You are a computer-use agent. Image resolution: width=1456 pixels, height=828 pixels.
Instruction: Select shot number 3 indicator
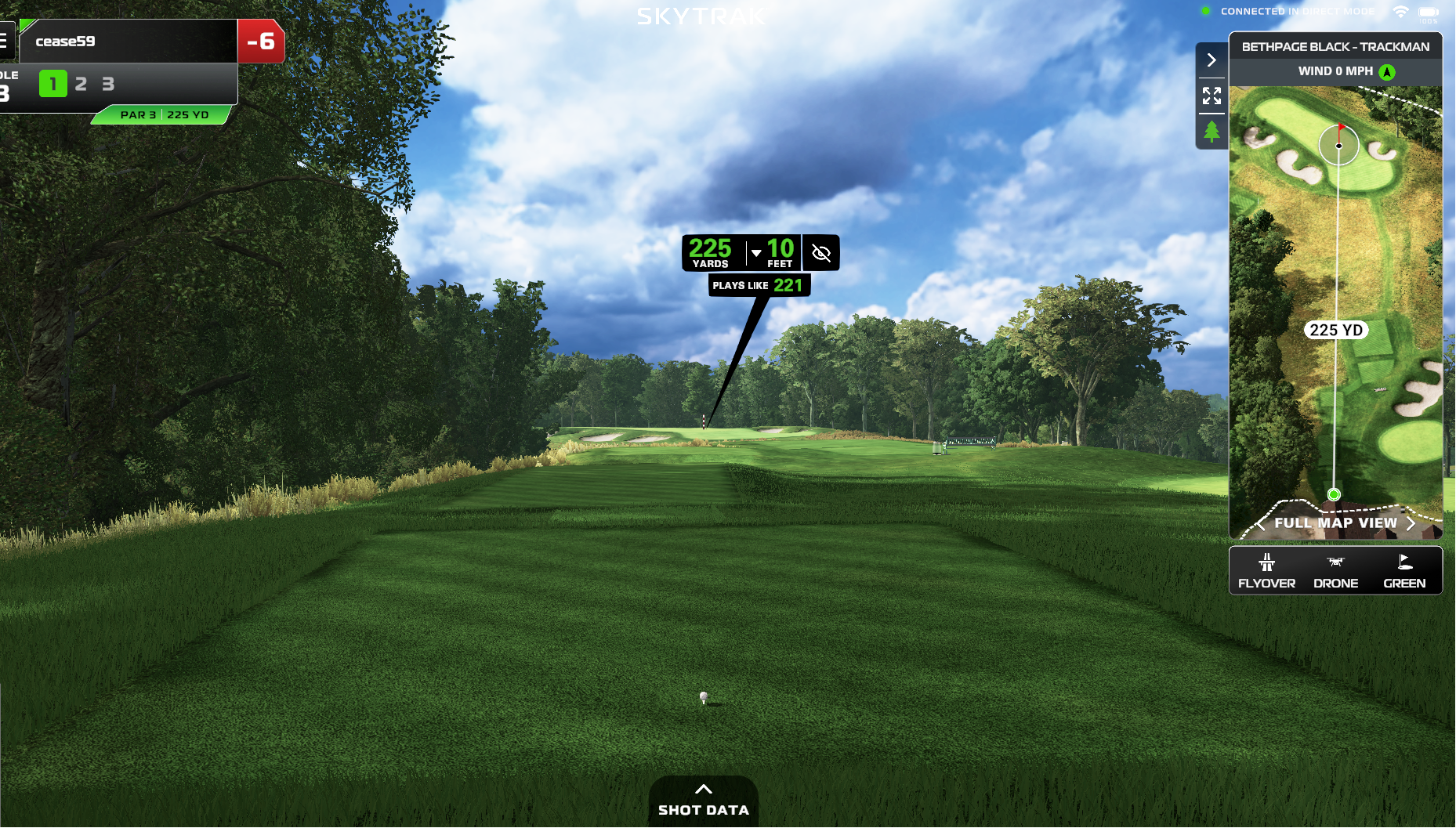click(108, 84)
